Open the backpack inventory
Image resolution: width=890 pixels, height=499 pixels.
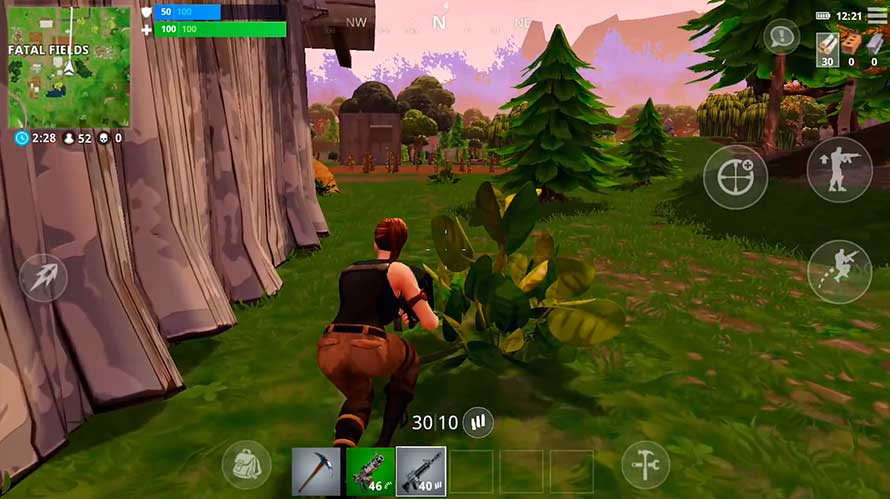(246, 464)
